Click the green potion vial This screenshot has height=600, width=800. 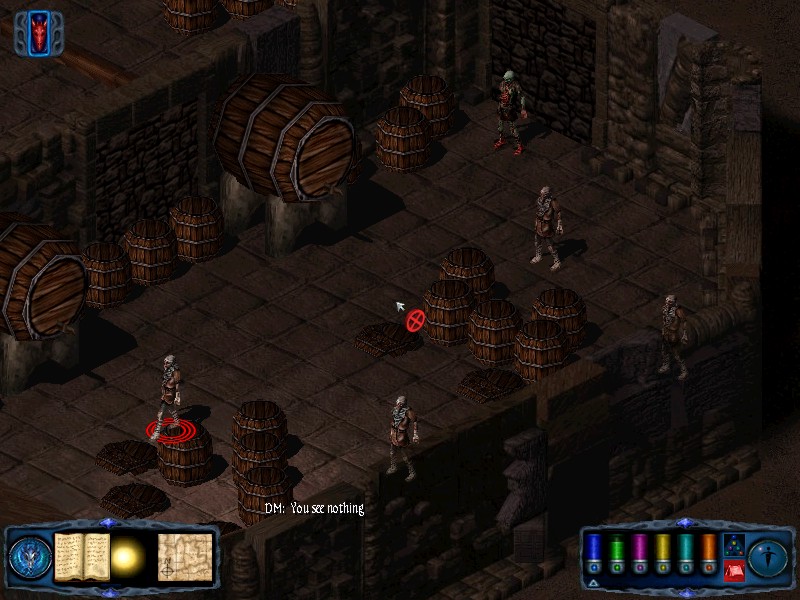[616, 552]
